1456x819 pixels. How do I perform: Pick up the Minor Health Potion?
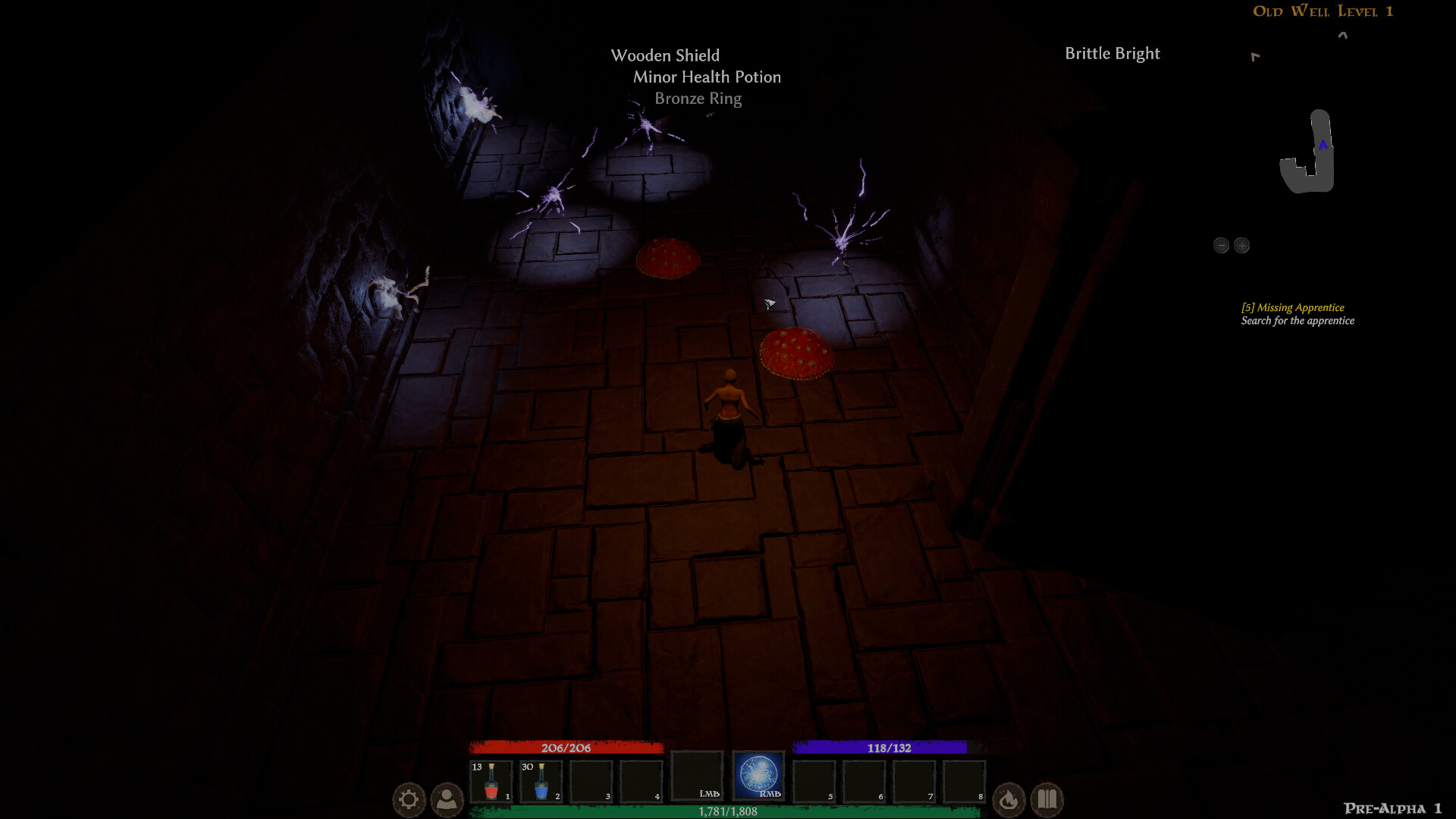(706, 77)
